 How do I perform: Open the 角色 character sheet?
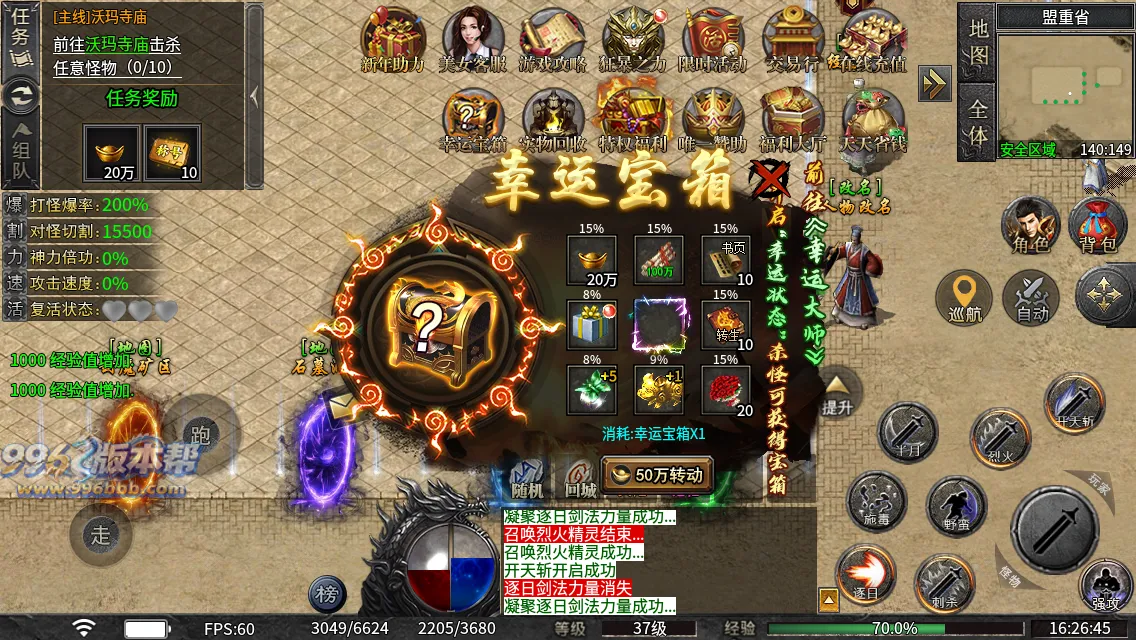(x=1030, y=226)
